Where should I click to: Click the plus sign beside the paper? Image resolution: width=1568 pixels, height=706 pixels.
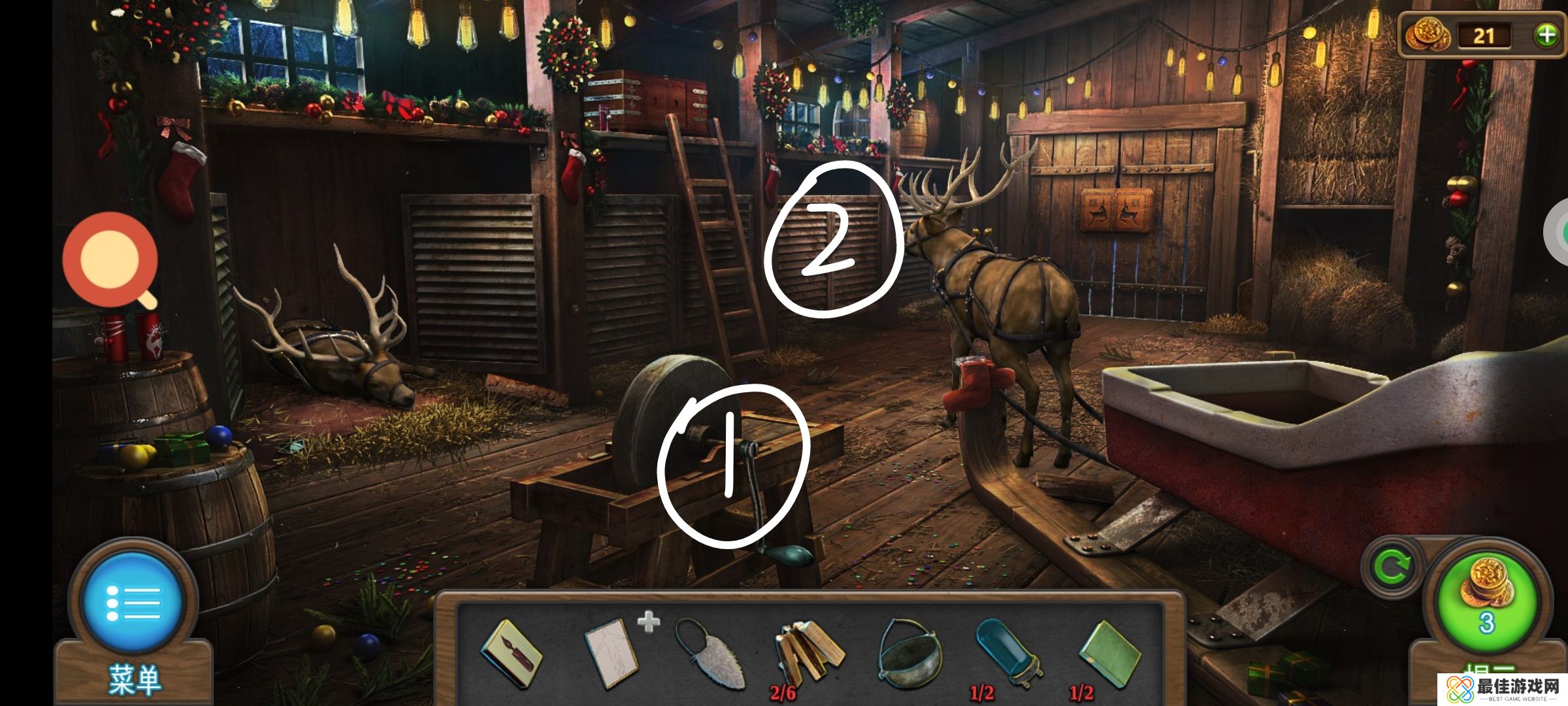click(648, 622)
